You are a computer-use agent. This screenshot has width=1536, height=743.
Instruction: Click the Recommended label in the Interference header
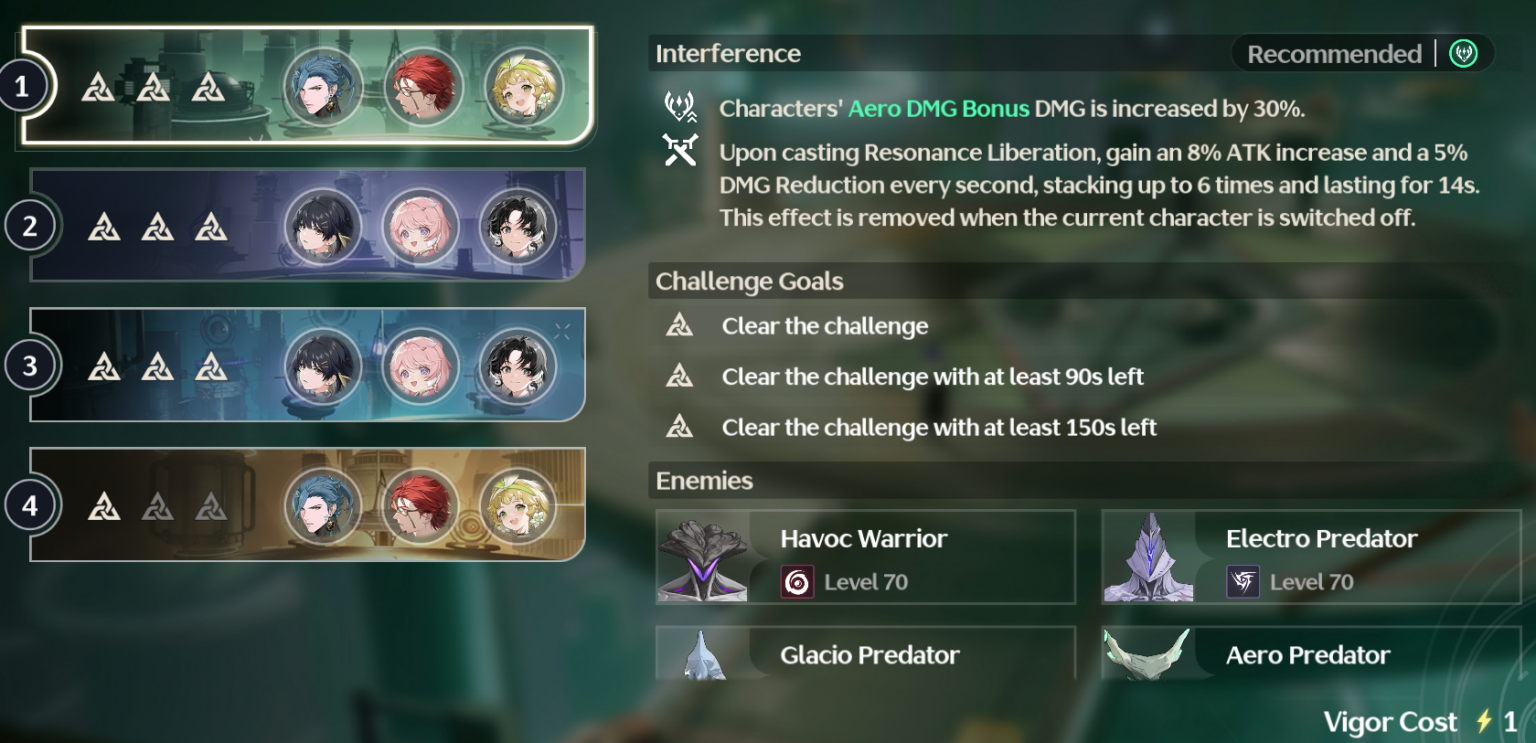pos(1333,54)
